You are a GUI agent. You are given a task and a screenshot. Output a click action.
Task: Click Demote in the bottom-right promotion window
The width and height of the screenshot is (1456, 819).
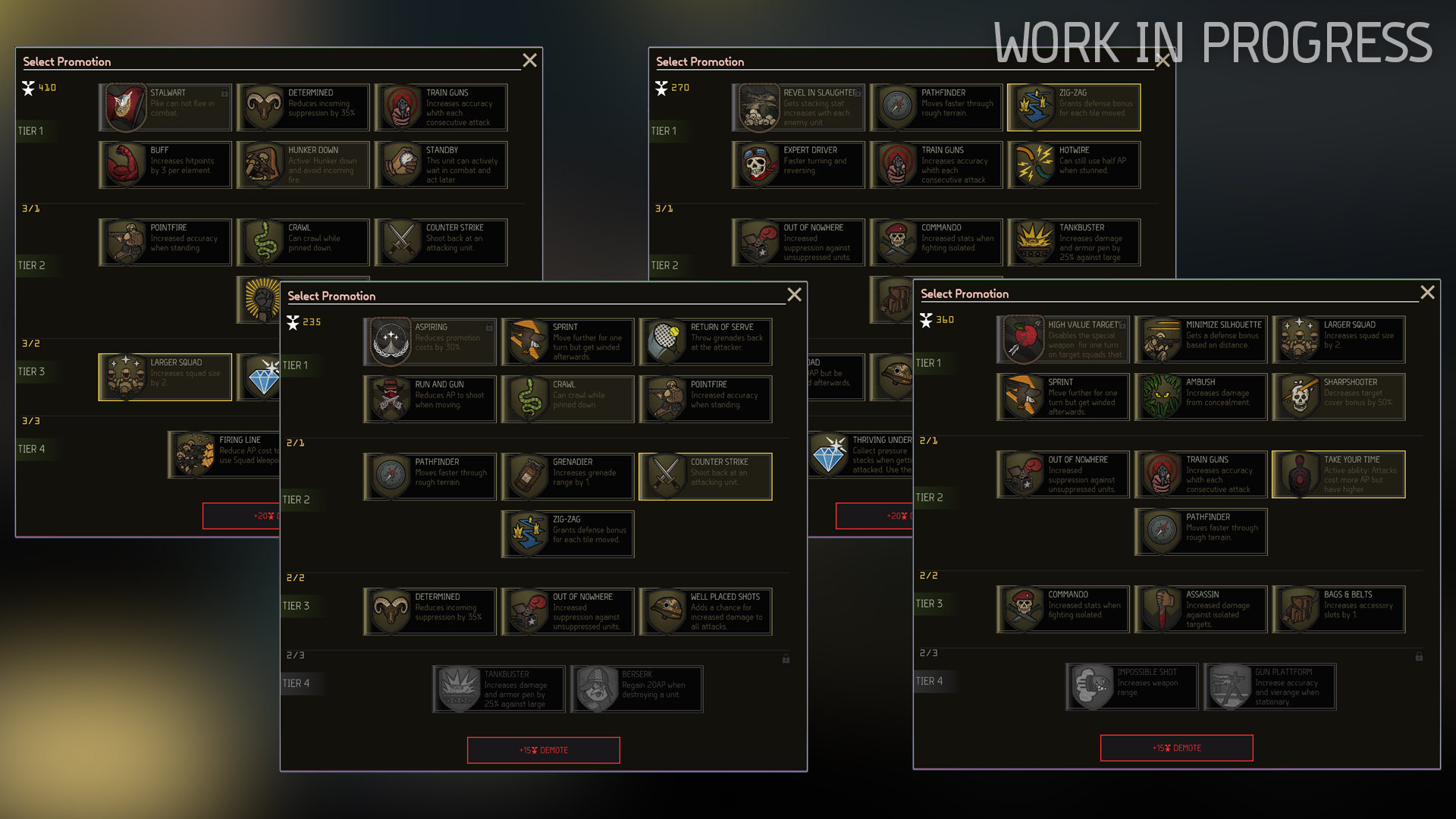pyautogui.click(x=1176, y=748)
